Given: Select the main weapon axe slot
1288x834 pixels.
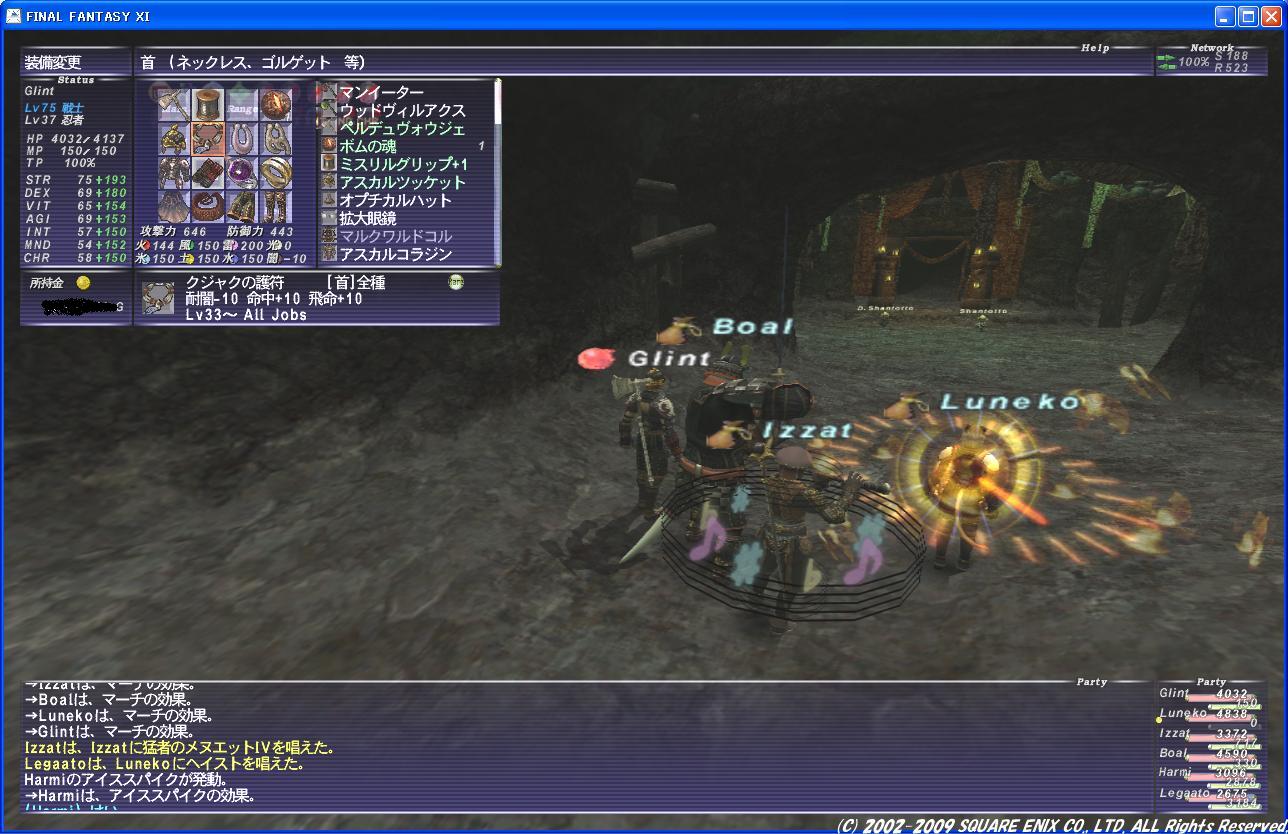Looking at the screenshot, I should pyautogui.click(x=174, y=105).
